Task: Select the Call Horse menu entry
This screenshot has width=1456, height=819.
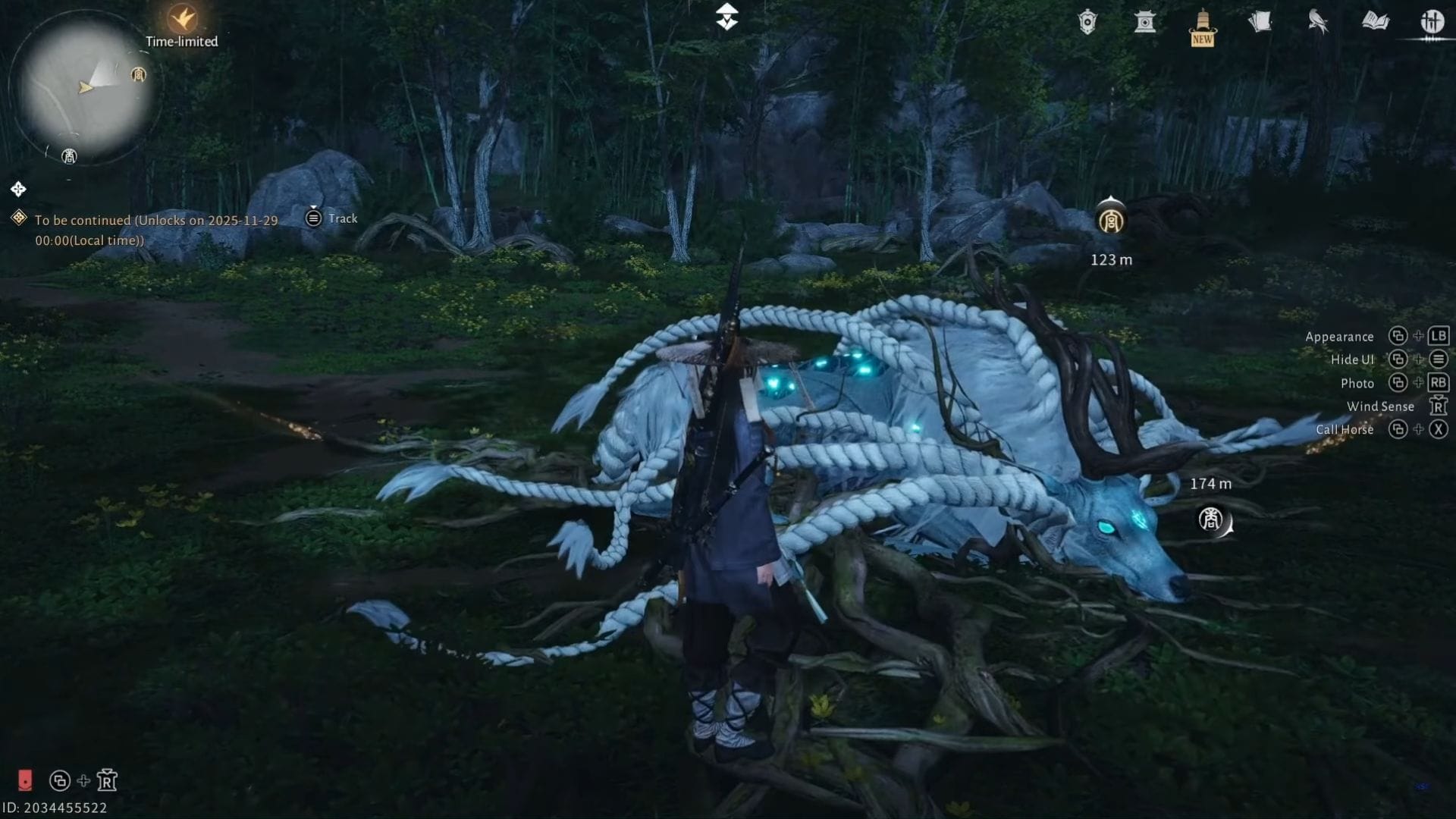Action: (1345, 429)
